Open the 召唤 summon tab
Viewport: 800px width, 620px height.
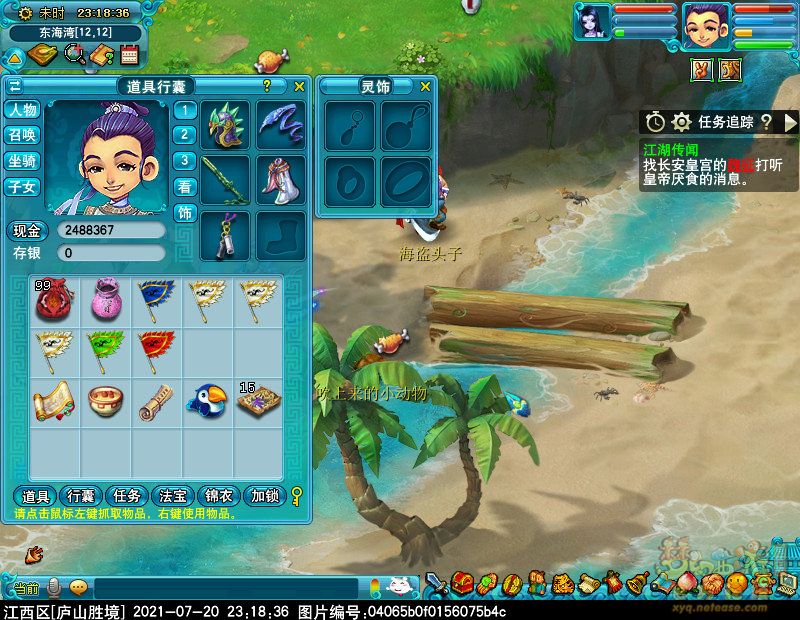(22, 135)
